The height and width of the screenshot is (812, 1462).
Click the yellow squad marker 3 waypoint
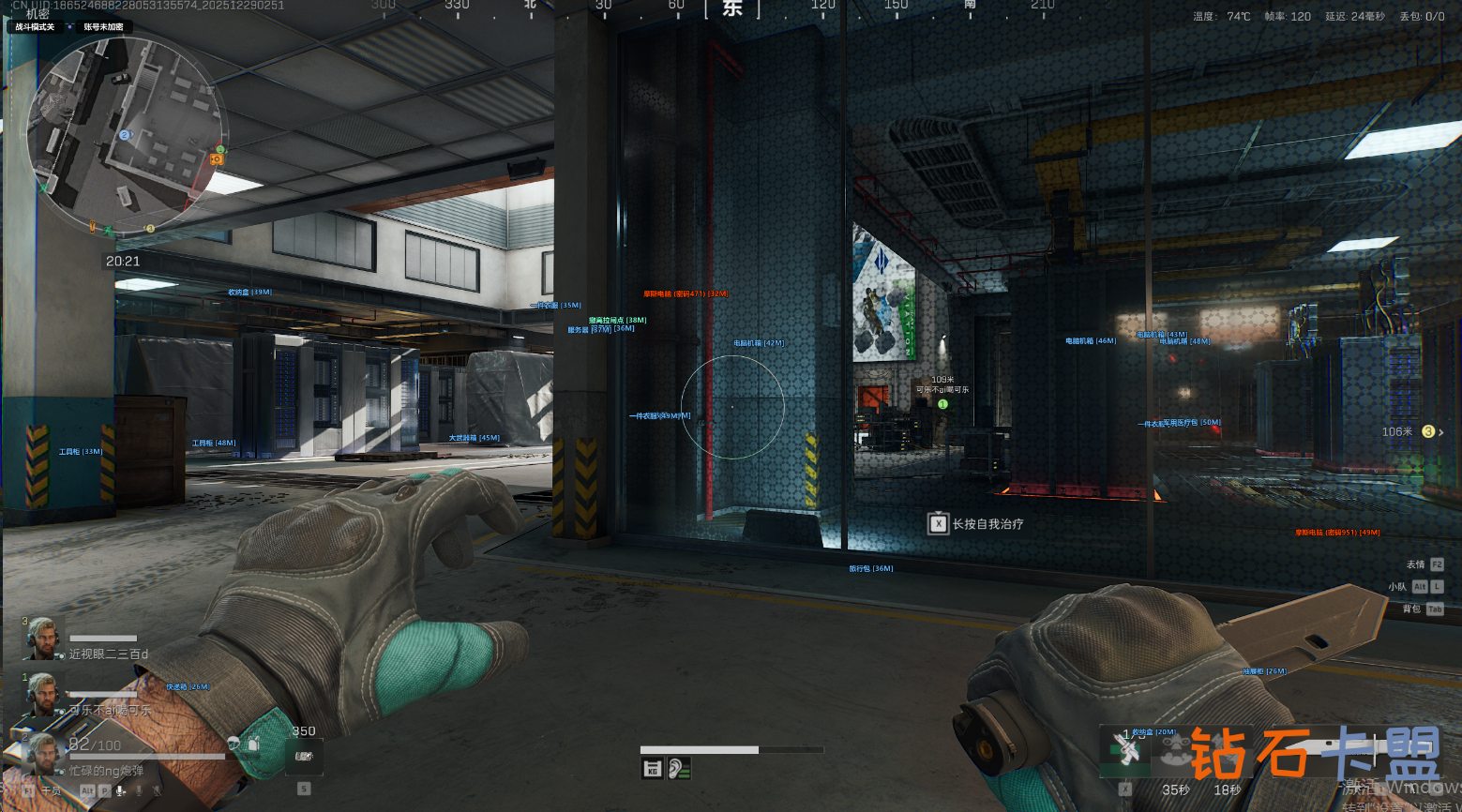click(1428, 432)
